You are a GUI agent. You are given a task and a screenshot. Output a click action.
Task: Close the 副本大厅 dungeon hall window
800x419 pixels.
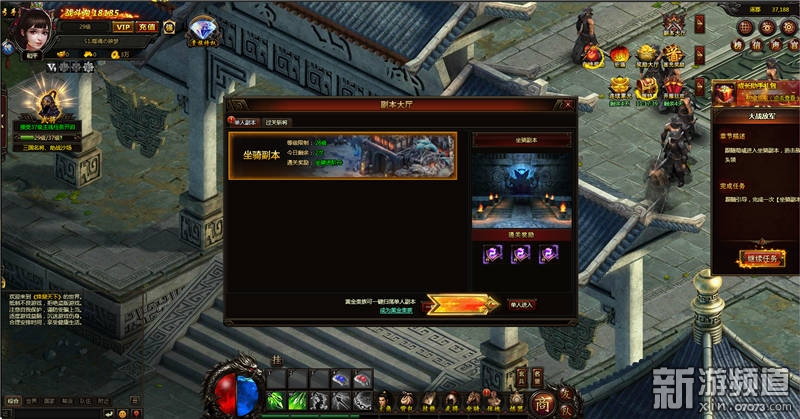point(567,105)
